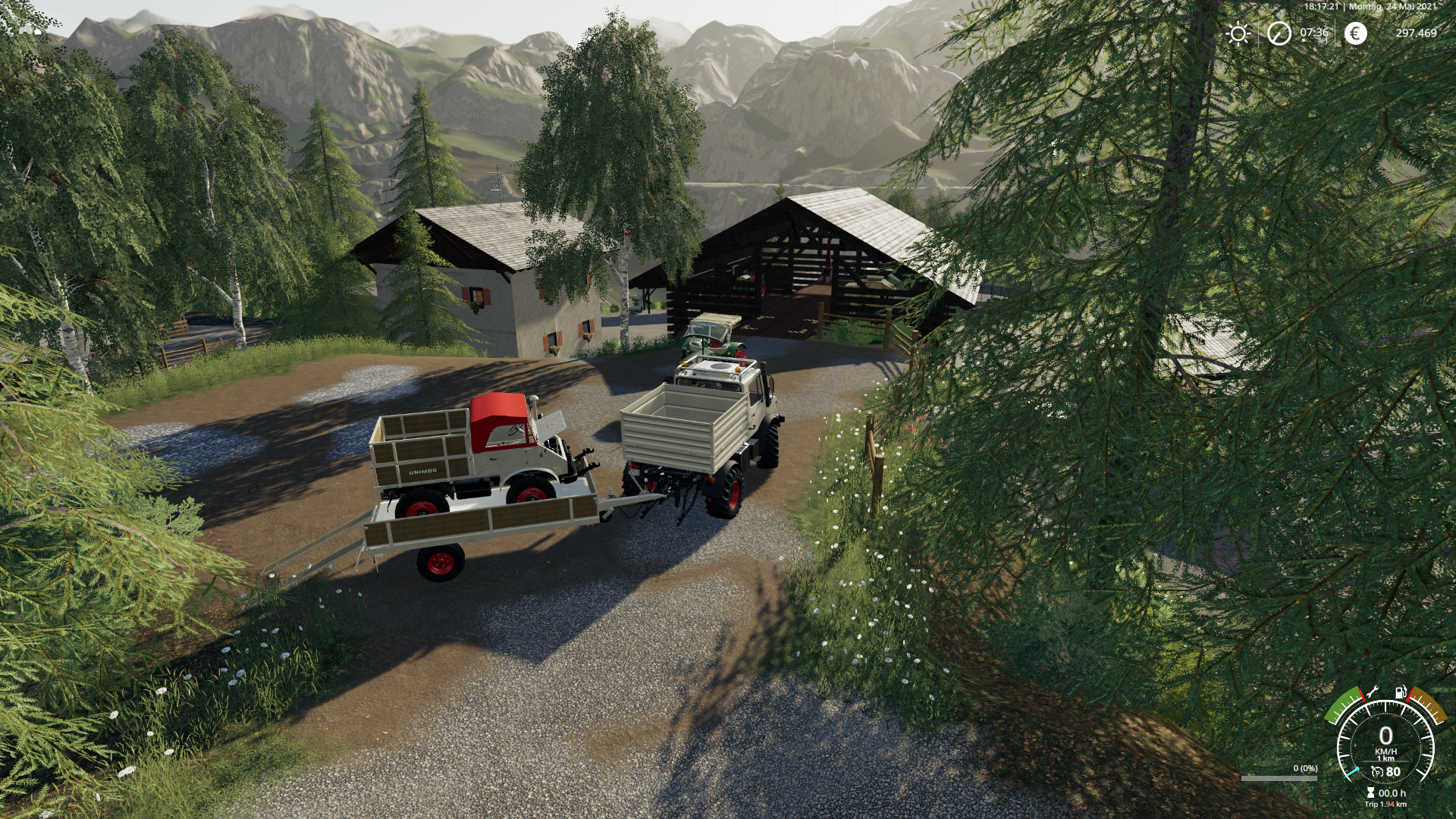Click the sun weather icon

click(1238, 33)
